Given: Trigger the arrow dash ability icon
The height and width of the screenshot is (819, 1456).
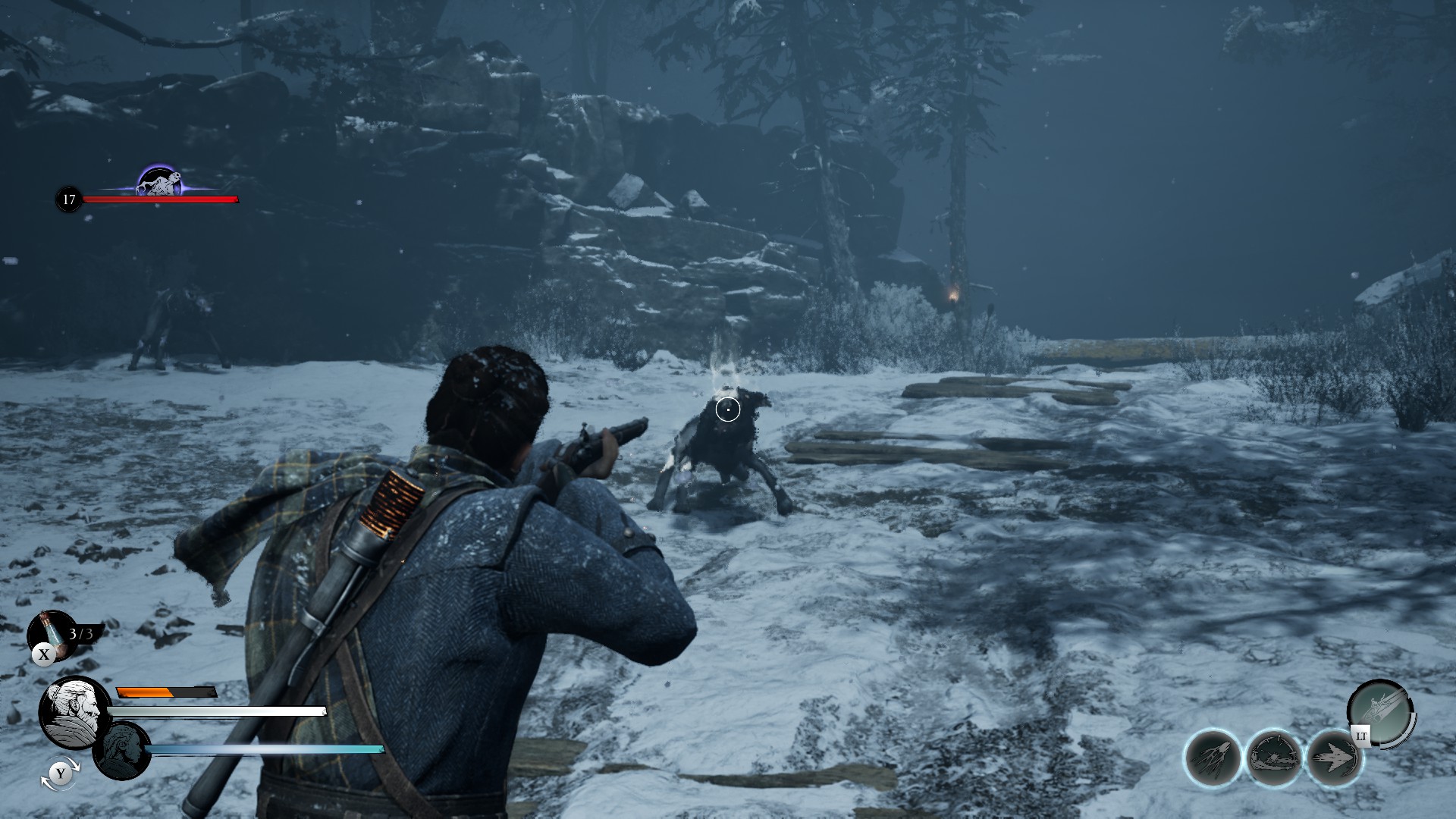Looking at the screenshot, I should click(1334, 757).
